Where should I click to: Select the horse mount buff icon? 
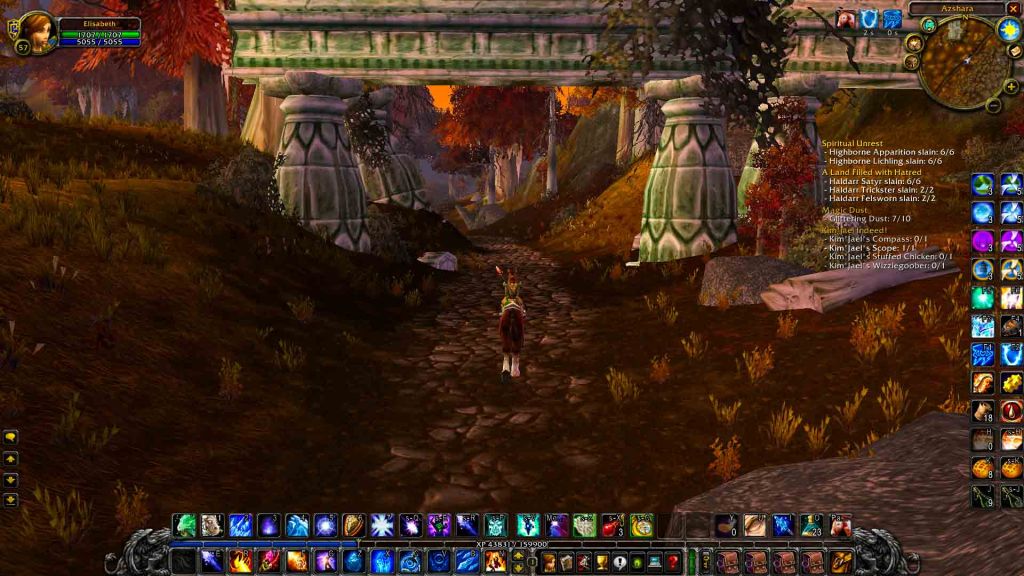point(847,18)
